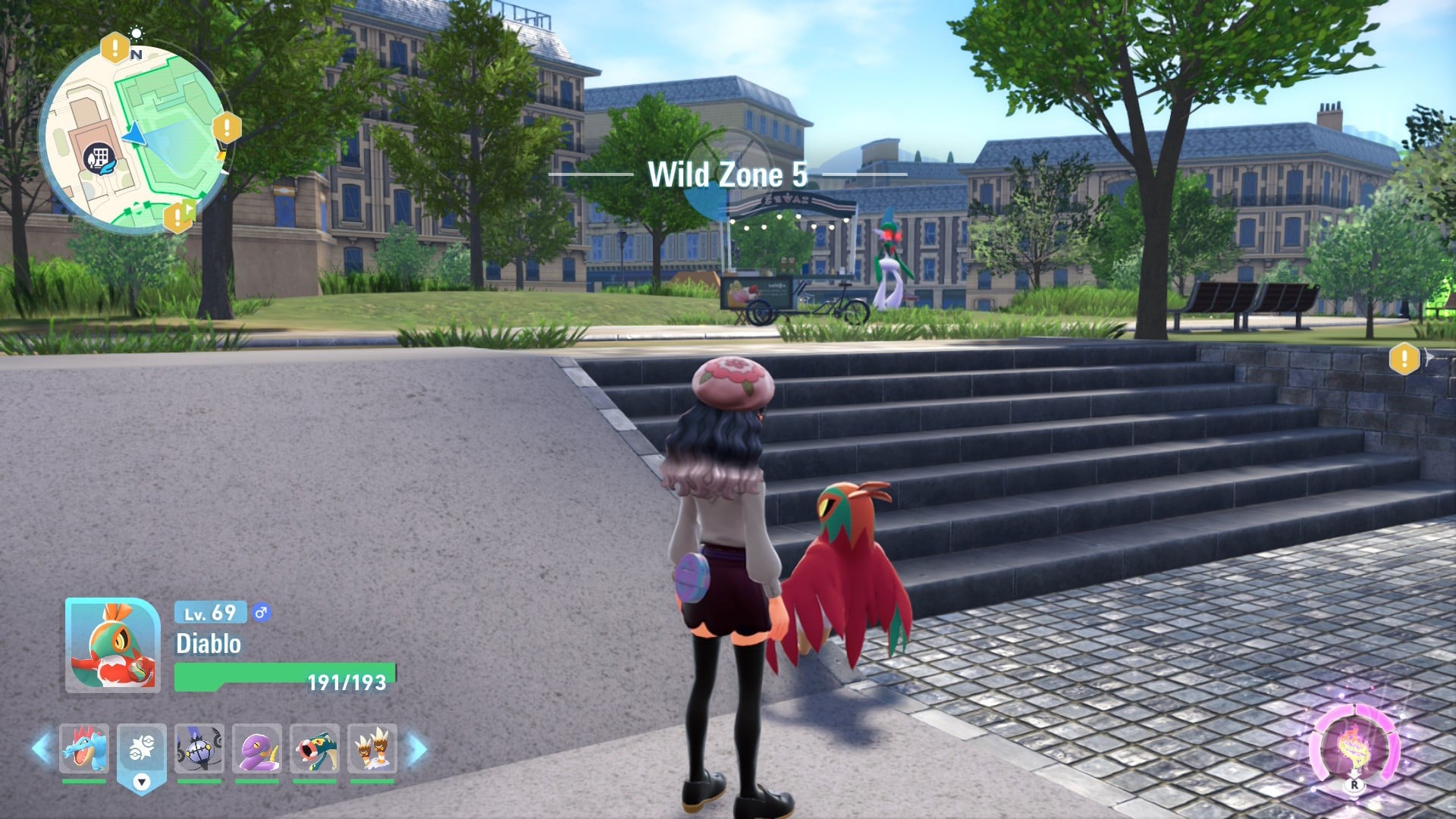Click the flagged quest marker below the minimap
This screenshot has height=819, width=1456.
coord(178,217)
